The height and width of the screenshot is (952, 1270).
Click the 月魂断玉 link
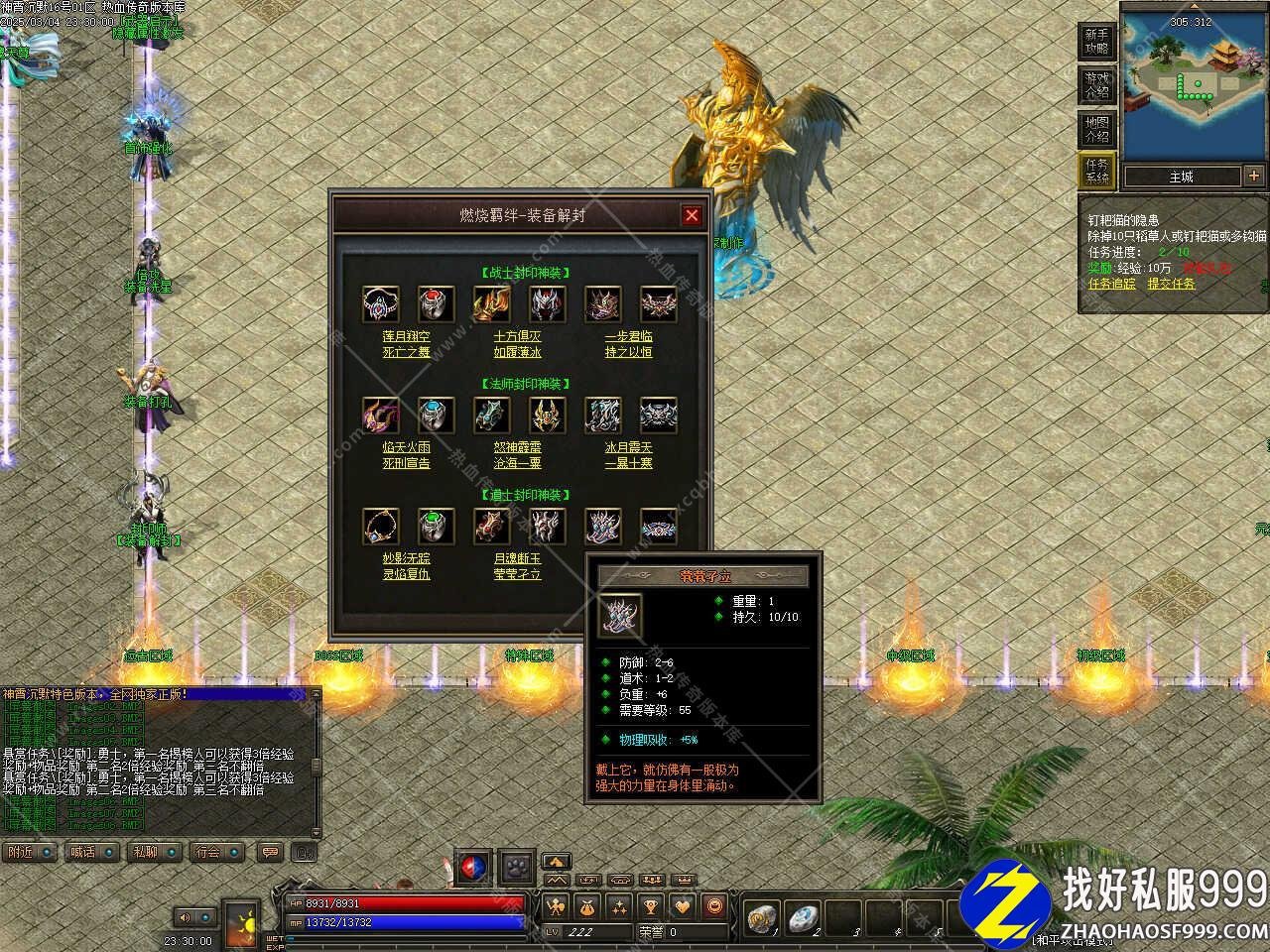tap(517, 558)
